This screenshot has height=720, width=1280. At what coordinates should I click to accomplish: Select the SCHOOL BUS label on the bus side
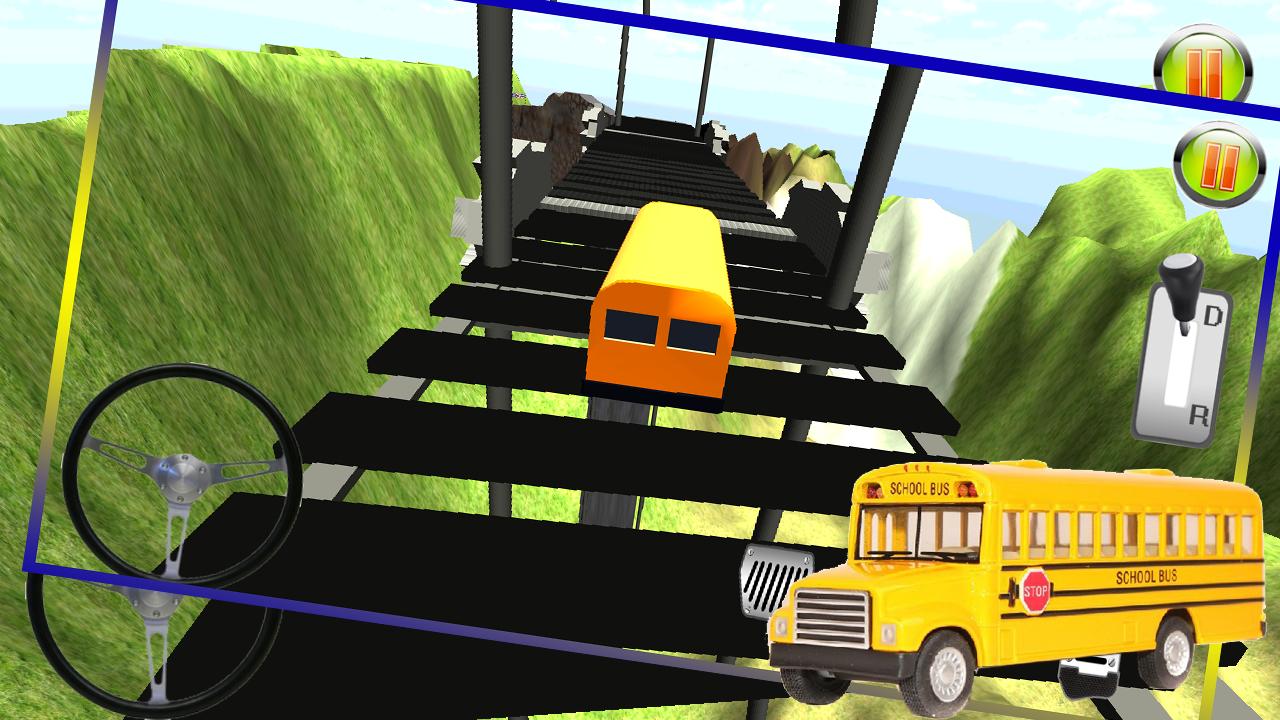[x=1148, y=575]
